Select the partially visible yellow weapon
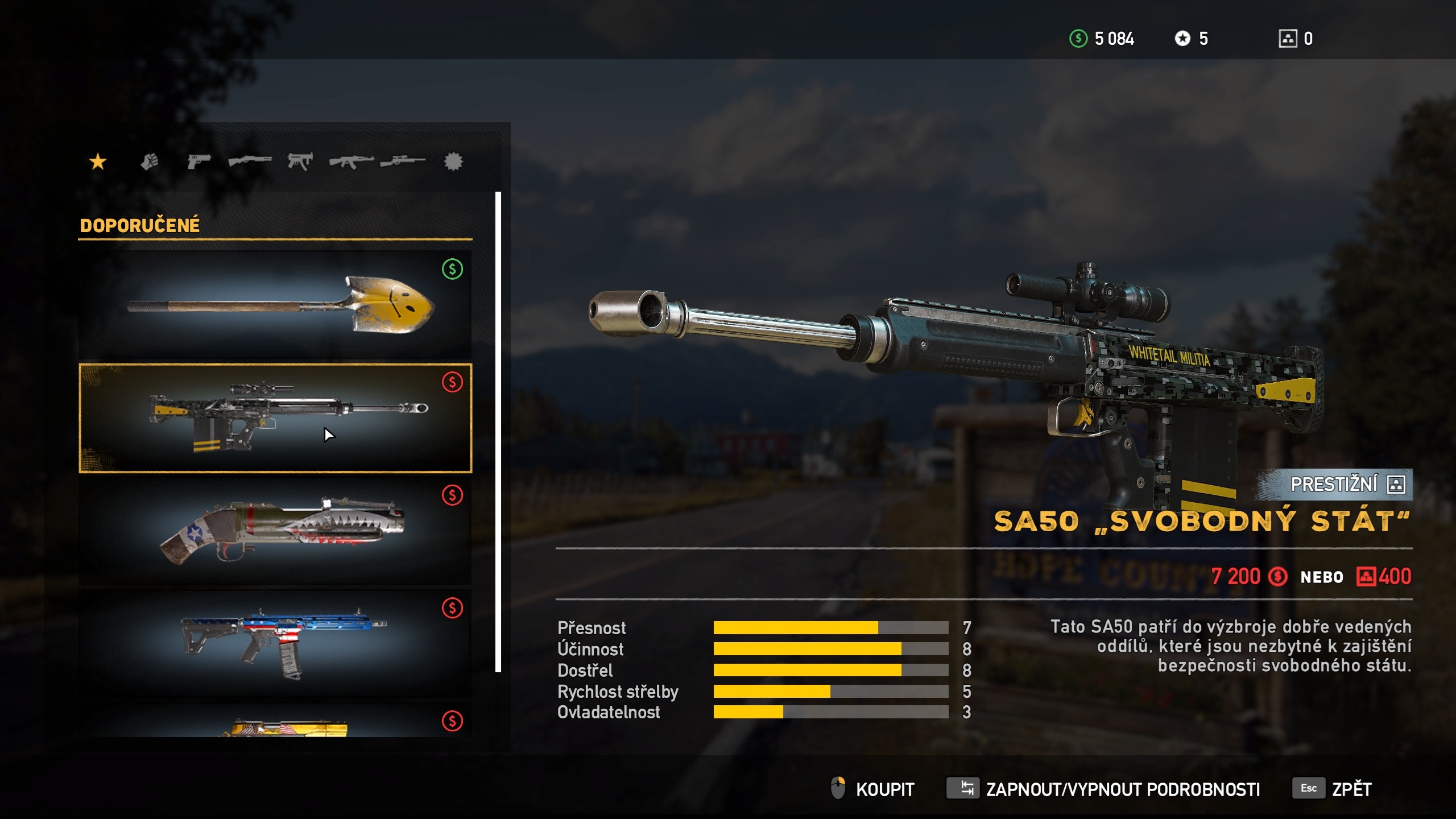Screen dimensions: 1456x819 (x=275, y=722)
